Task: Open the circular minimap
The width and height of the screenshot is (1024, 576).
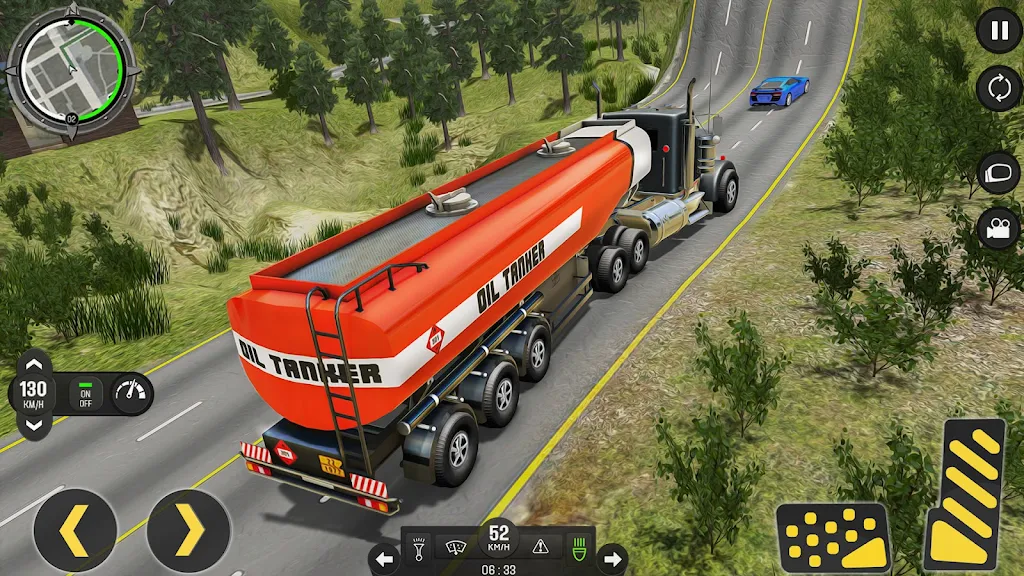Action: [70, 69]
